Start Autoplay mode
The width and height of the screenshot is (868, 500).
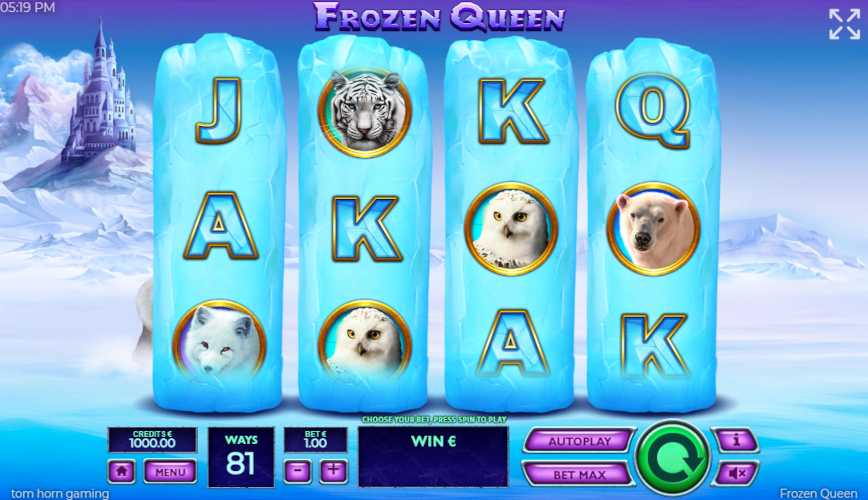tap(578, 440)
